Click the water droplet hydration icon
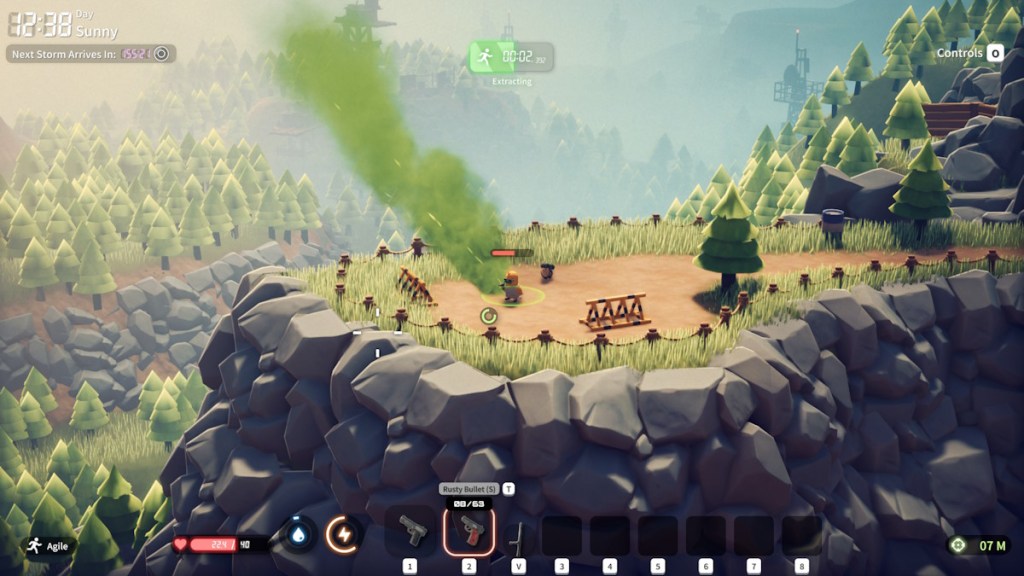The height and width of the screenshot is (576, 1024). (298, 535)
